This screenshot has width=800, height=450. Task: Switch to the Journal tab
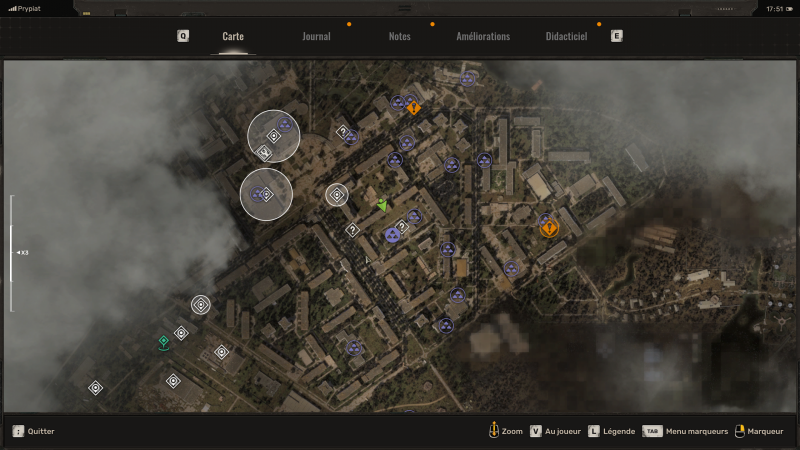coord(316,36)
